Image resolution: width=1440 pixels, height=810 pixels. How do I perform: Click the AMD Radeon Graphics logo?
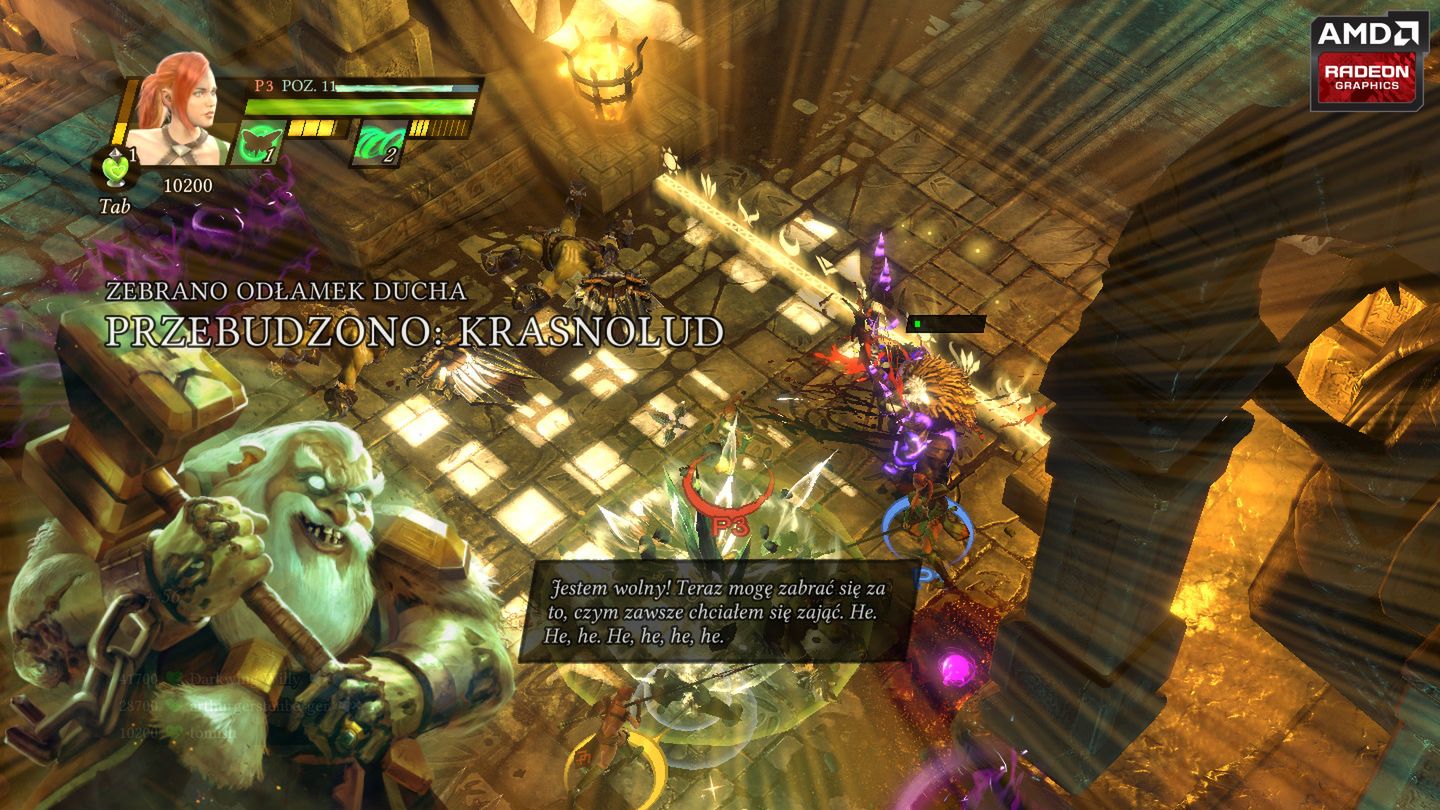click(x=1369, y=62)
